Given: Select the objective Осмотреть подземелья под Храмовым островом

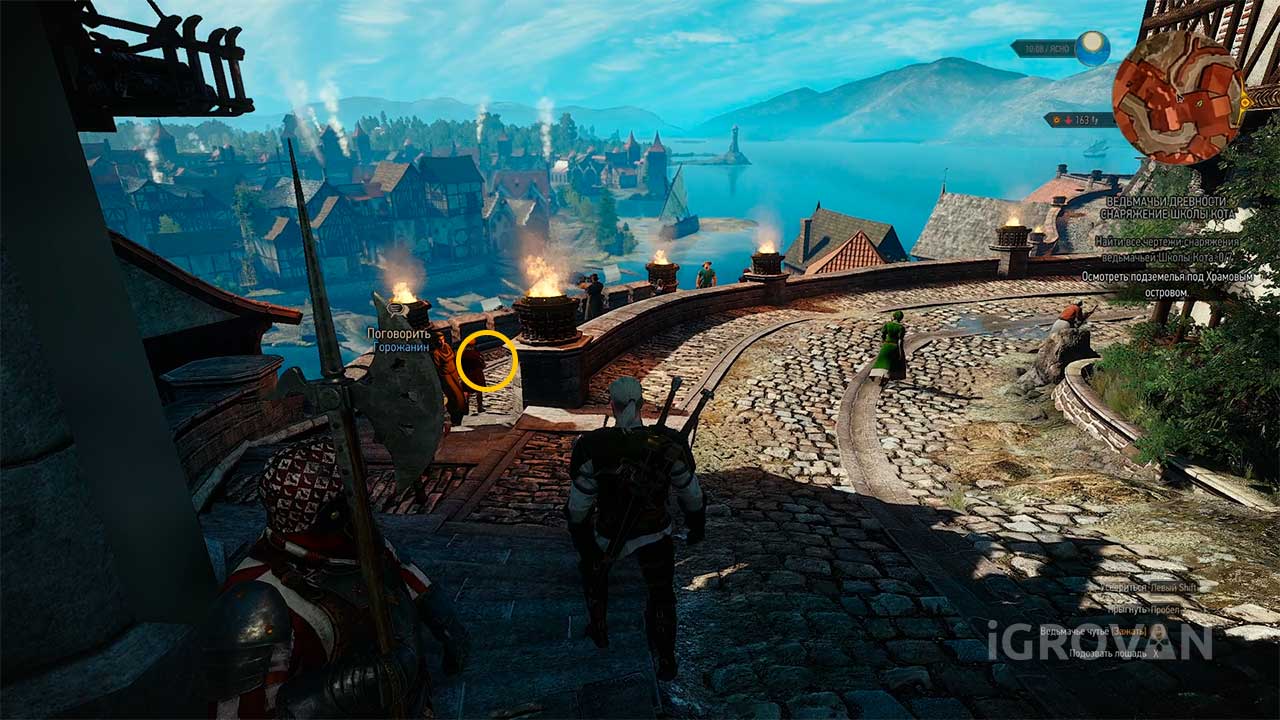Looking at the screenshot, I should [x=1167, y=284].
